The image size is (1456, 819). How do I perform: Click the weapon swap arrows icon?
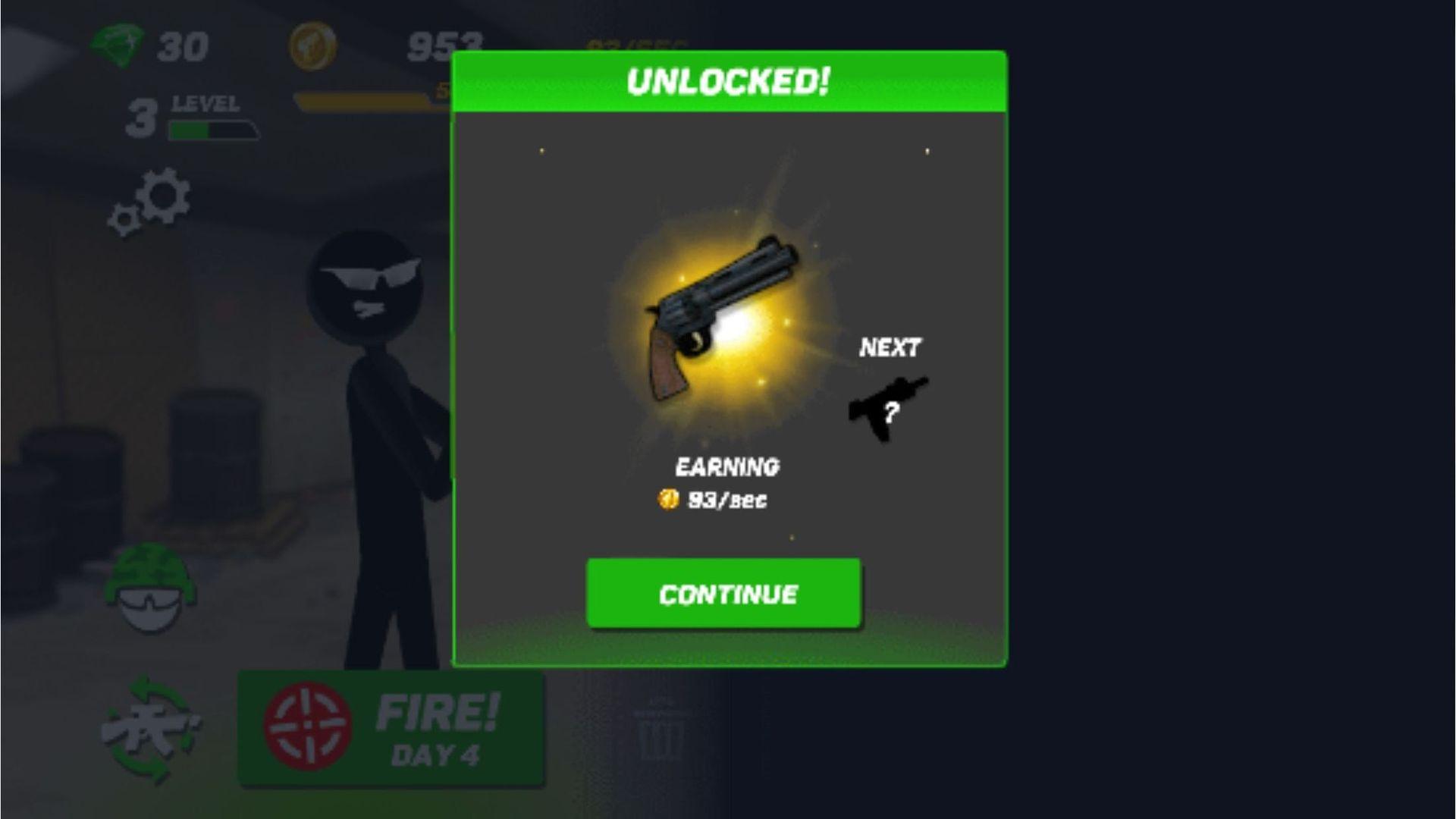point(151,730)
